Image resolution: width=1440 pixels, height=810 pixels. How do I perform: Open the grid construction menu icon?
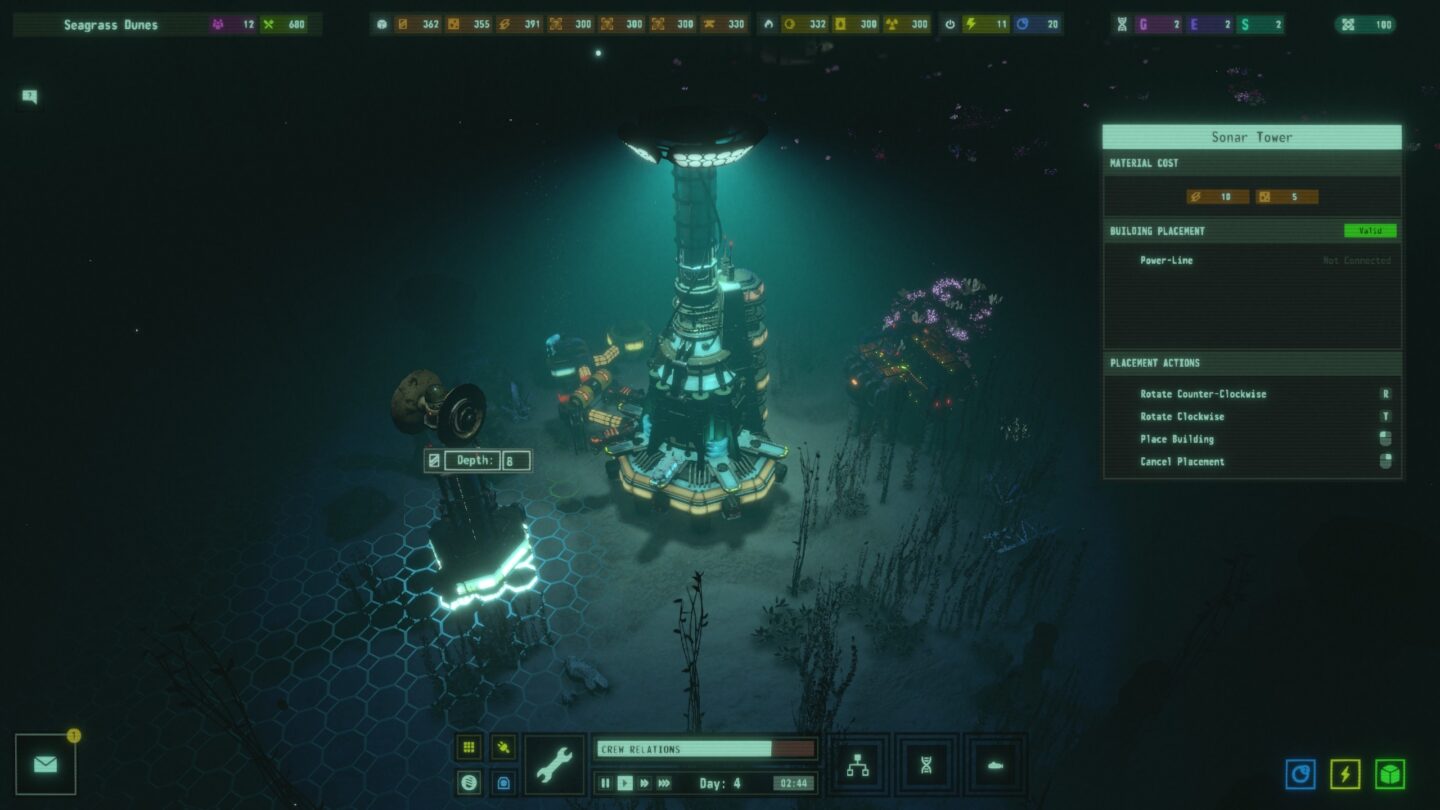(469, 747)
